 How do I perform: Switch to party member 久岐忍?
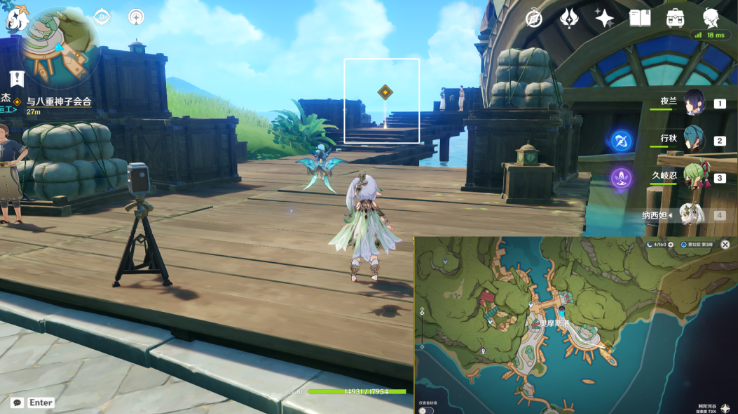(x=694, y=178)
